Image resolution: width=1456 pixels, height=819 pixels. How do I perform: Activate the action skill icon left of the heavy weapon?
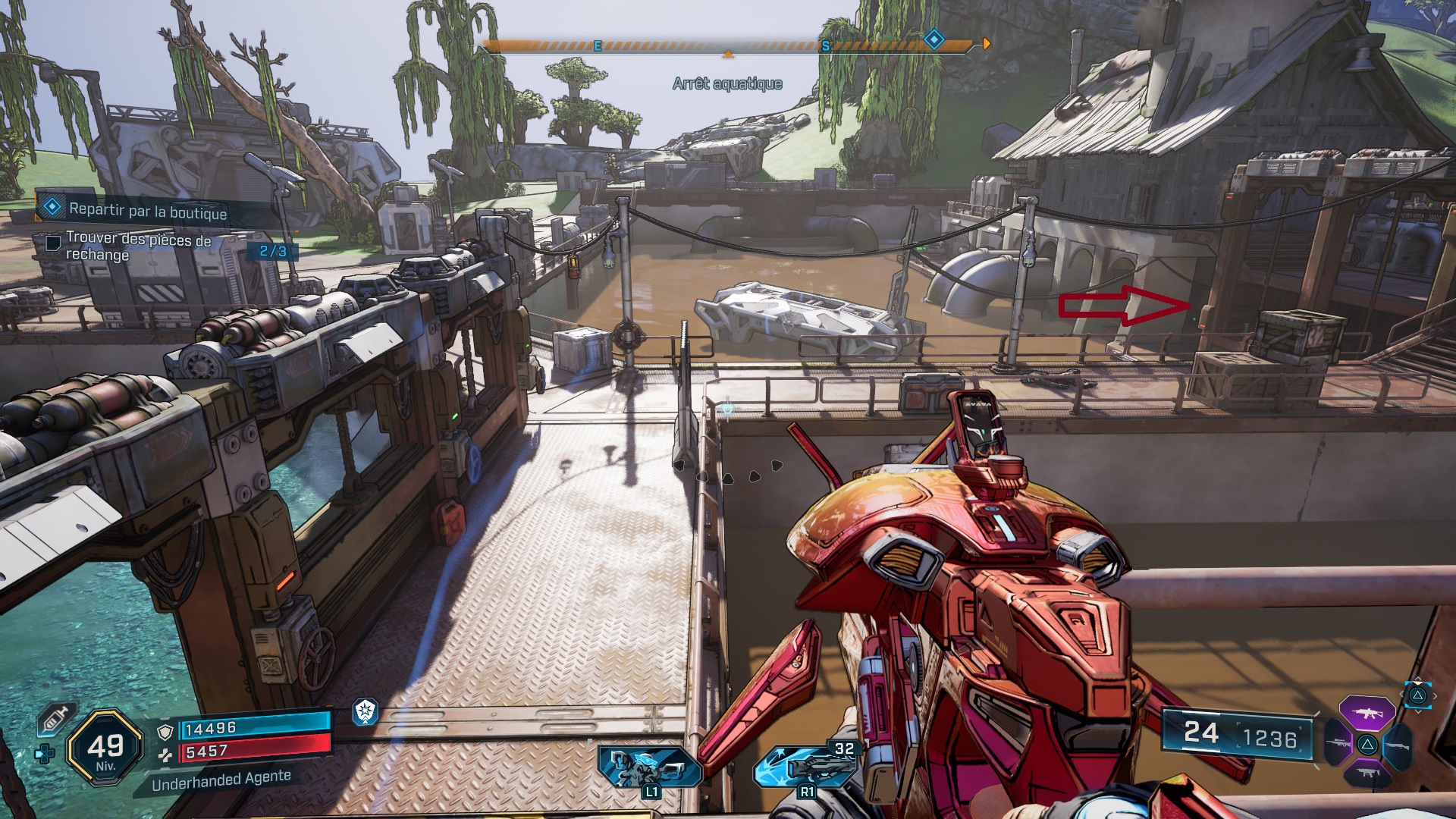click(648, 767)
